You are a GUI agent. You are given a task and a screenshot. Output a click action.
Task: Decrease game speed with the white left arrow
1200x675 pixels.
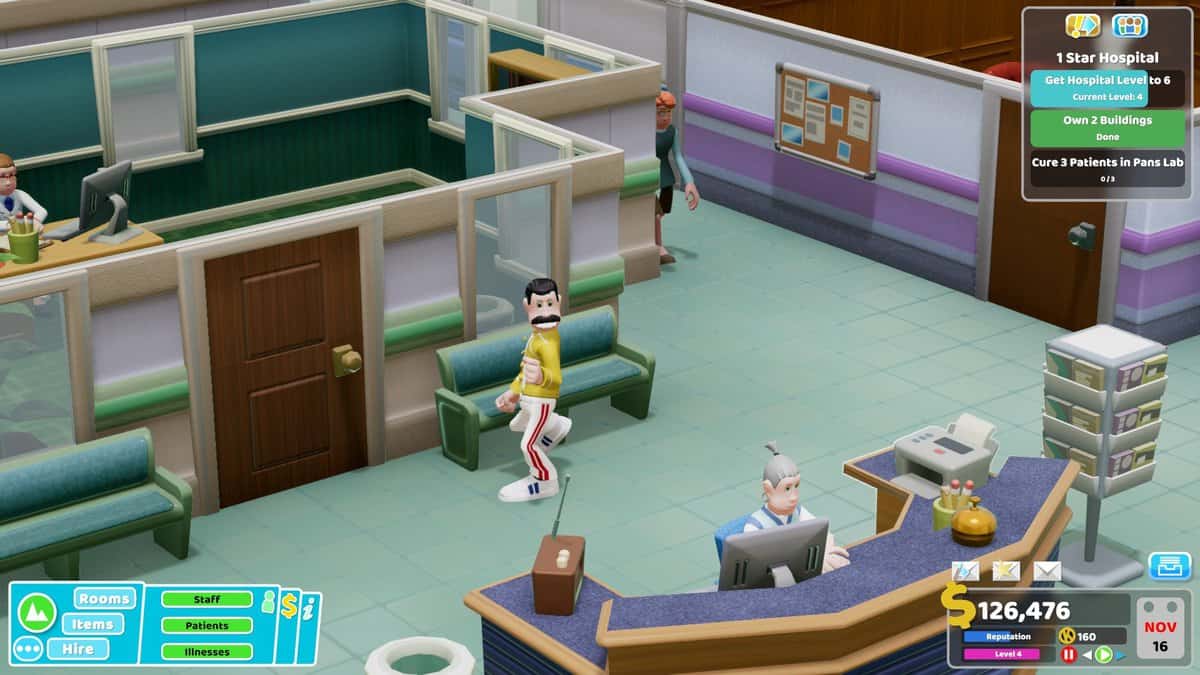pos(1087,655)
